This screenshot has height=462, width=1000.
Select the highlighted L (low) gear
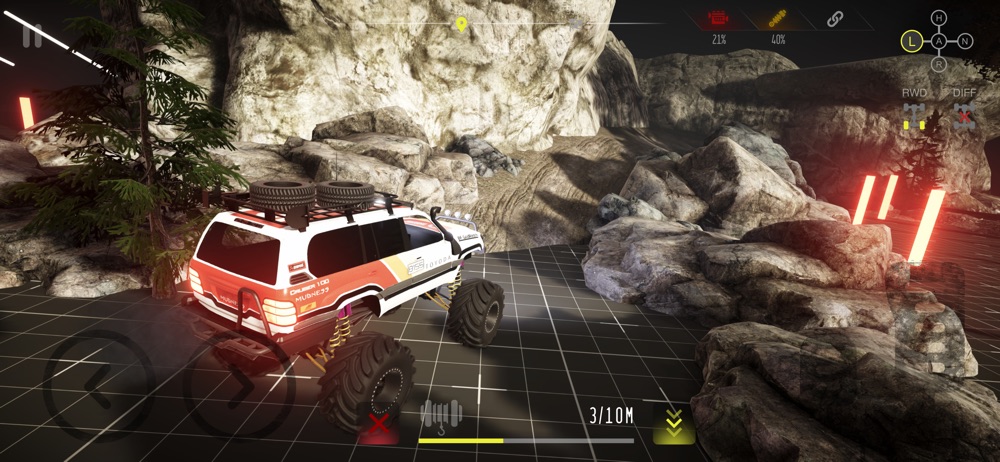click(911, 41)
